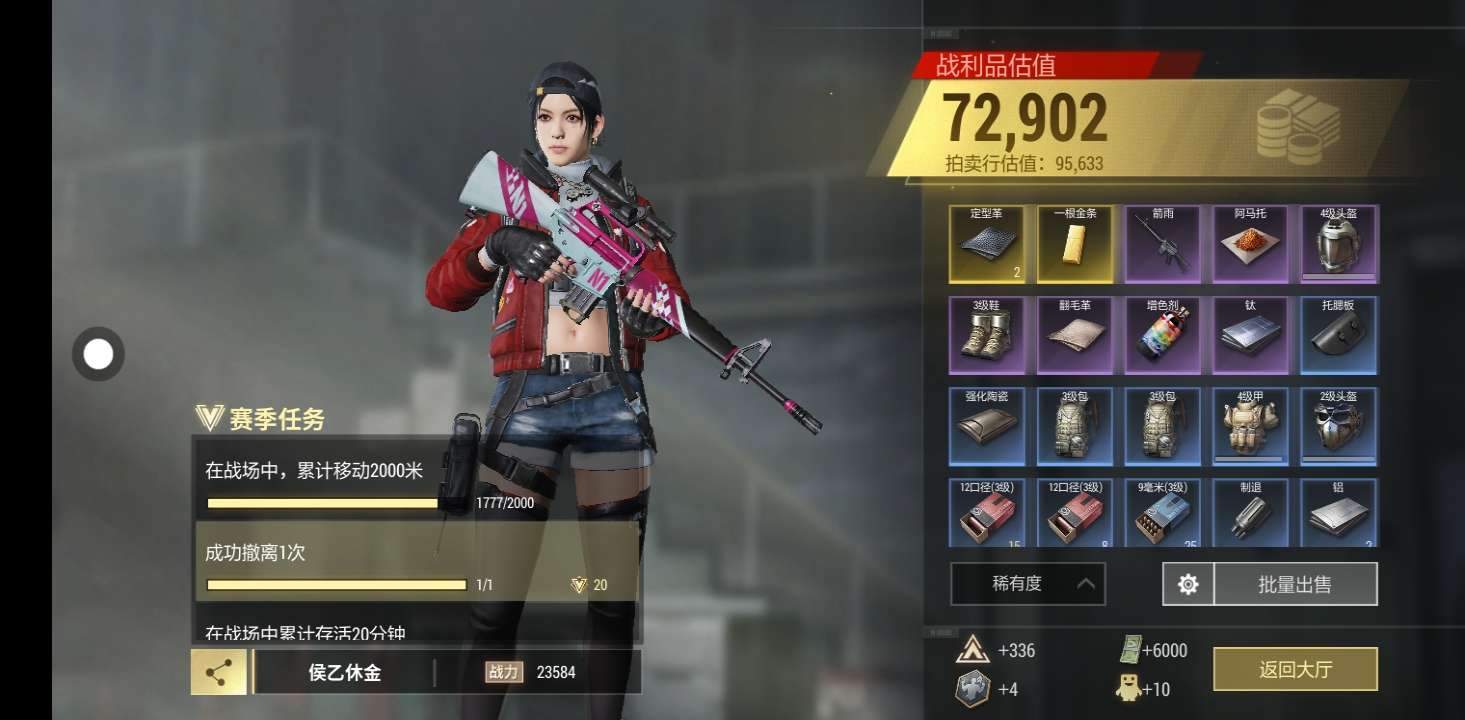Viewport: 1465px width, 720px height.
Task: Select the 定型革 leather loot slot
Action: click(x=987, y=244)
